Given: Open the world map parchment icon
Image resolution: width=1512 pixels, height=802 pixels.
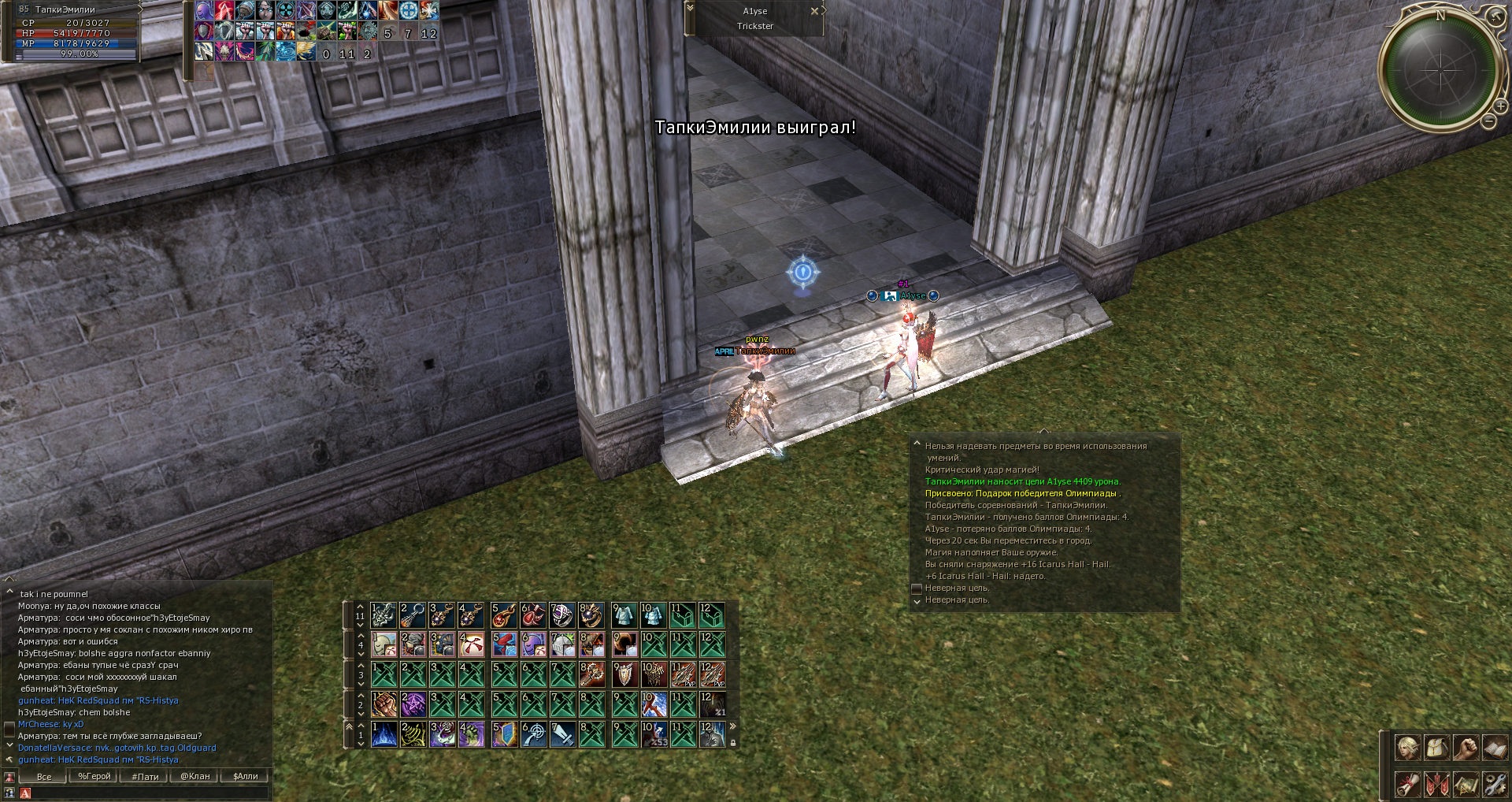Looking at the screenshot, I should tap(1466, 785).
